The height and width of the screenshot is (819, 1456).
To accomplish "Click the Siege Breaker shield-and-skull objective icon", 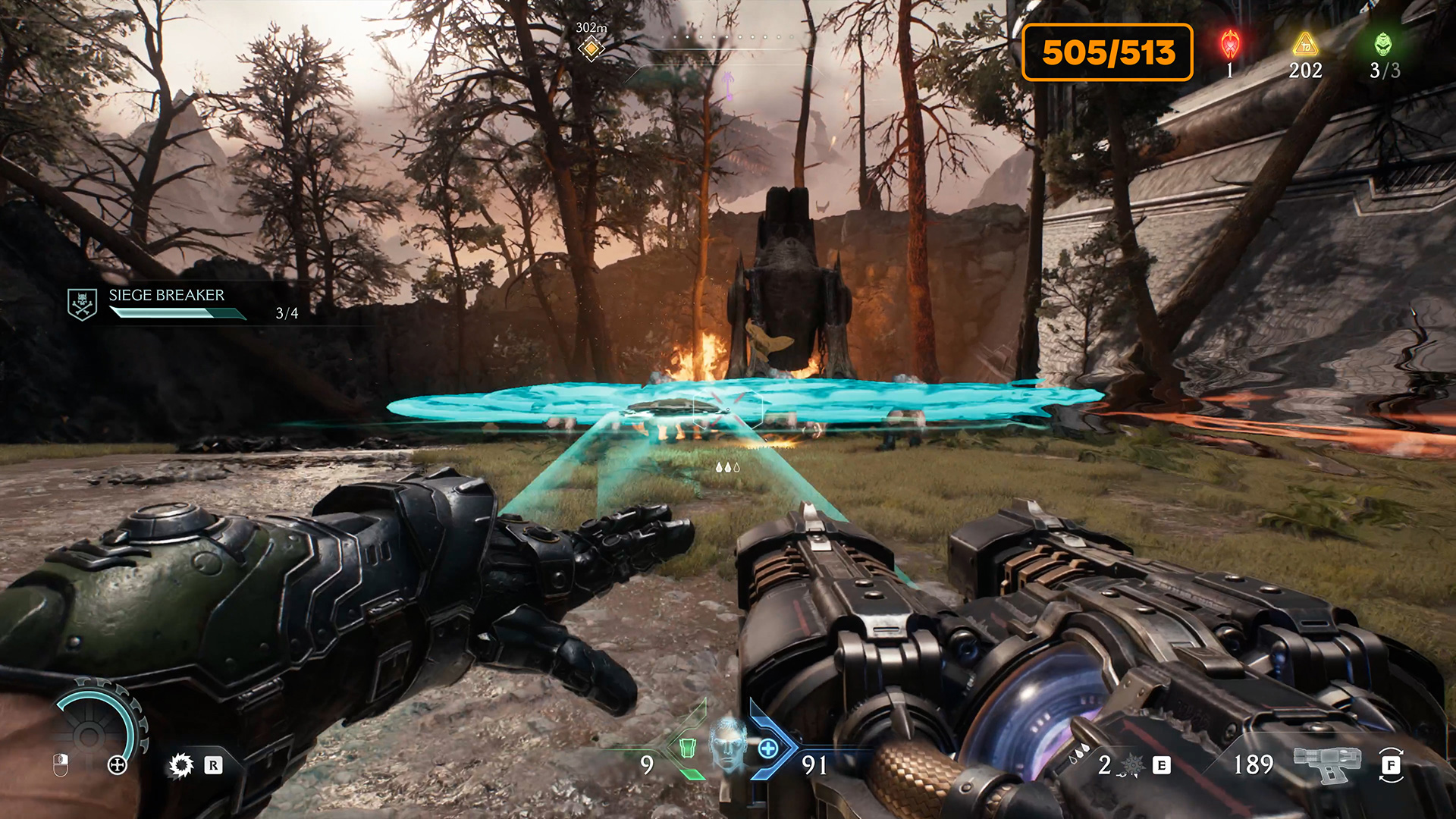I will tap(82, 304).
